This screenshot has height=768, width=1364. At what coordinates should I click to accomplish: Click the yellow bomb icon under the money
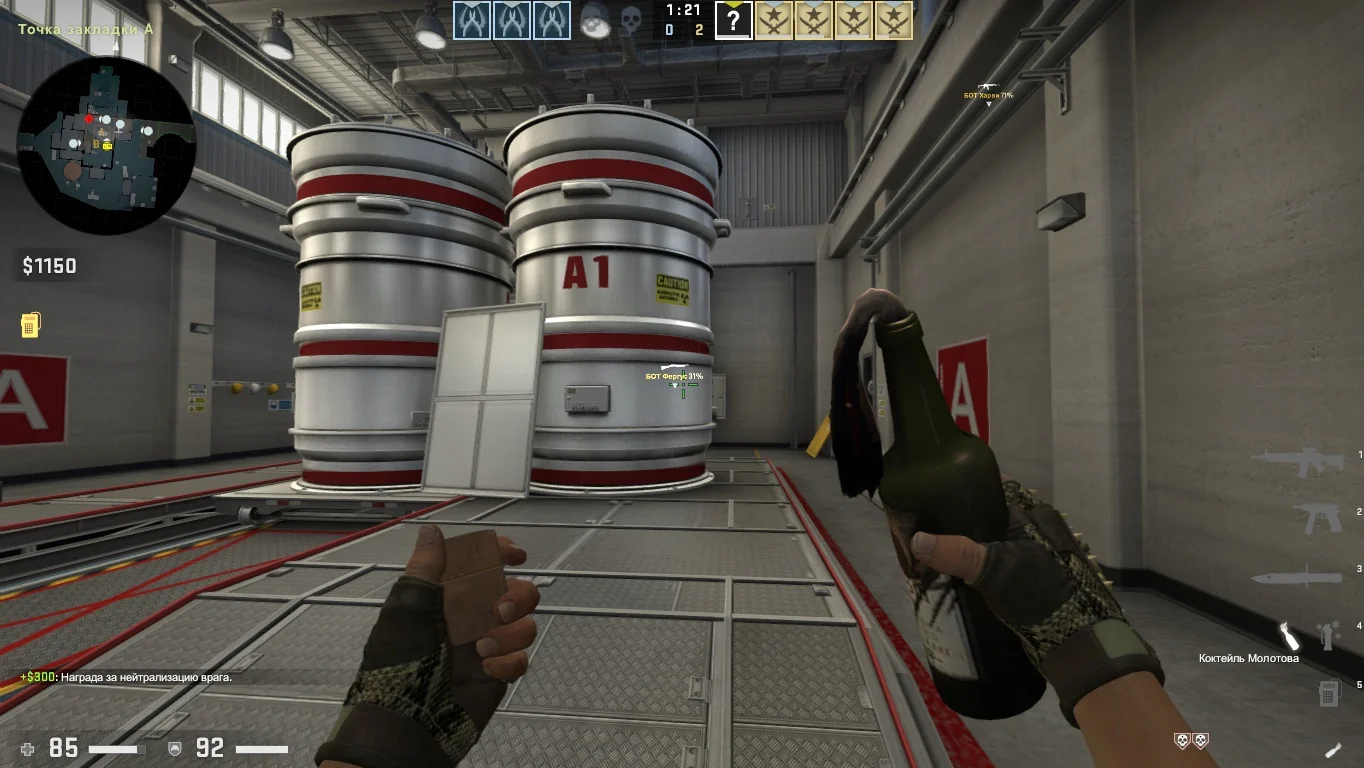tap(30, 325)
